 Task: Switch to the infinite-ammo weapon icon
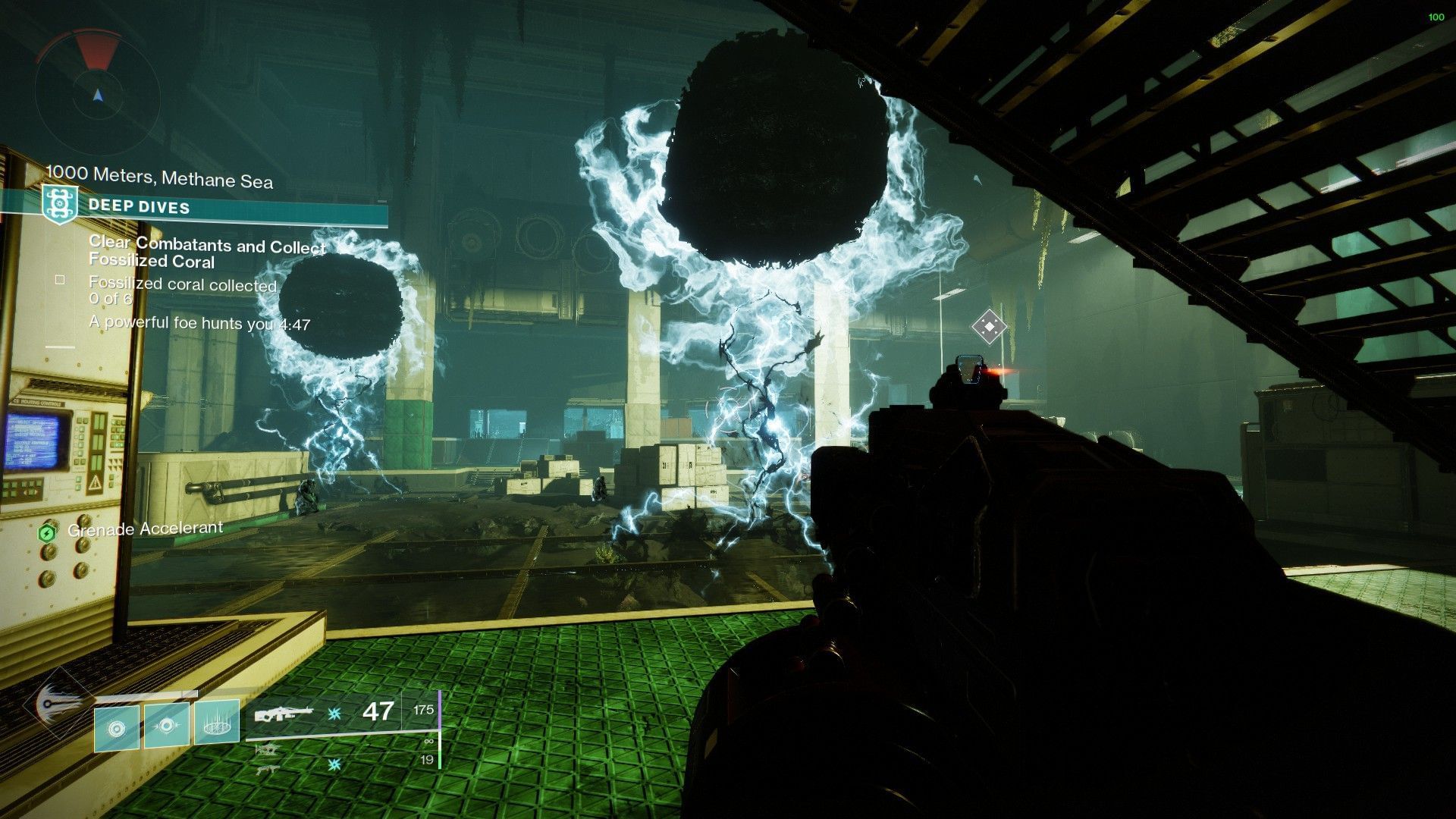[267, 748]
